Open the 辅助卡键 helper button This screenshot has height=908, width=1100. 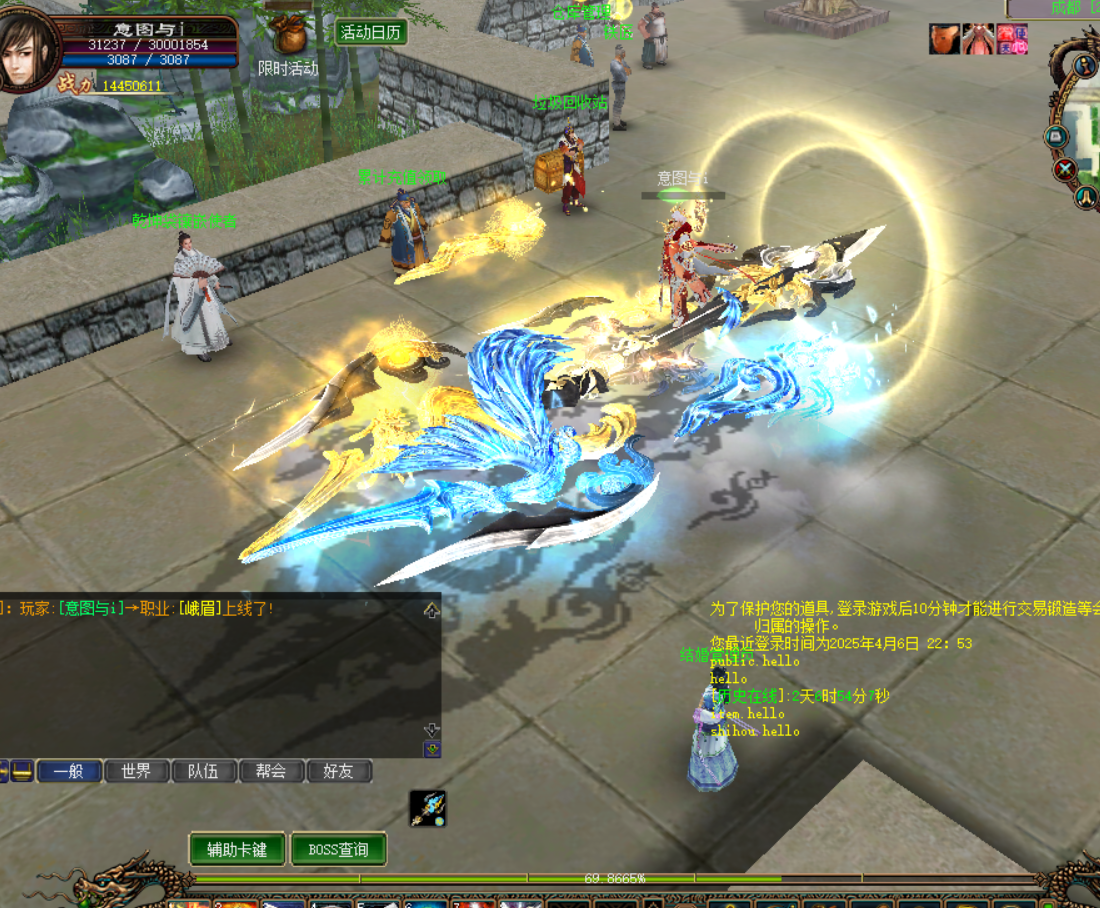coord(237,850)
